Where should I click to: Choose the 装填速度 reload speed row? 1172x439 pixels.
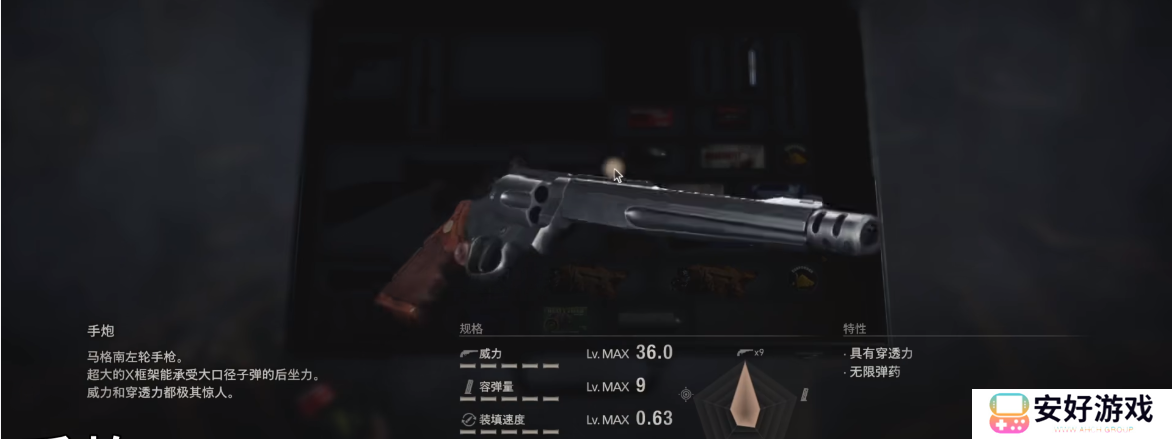565,419
